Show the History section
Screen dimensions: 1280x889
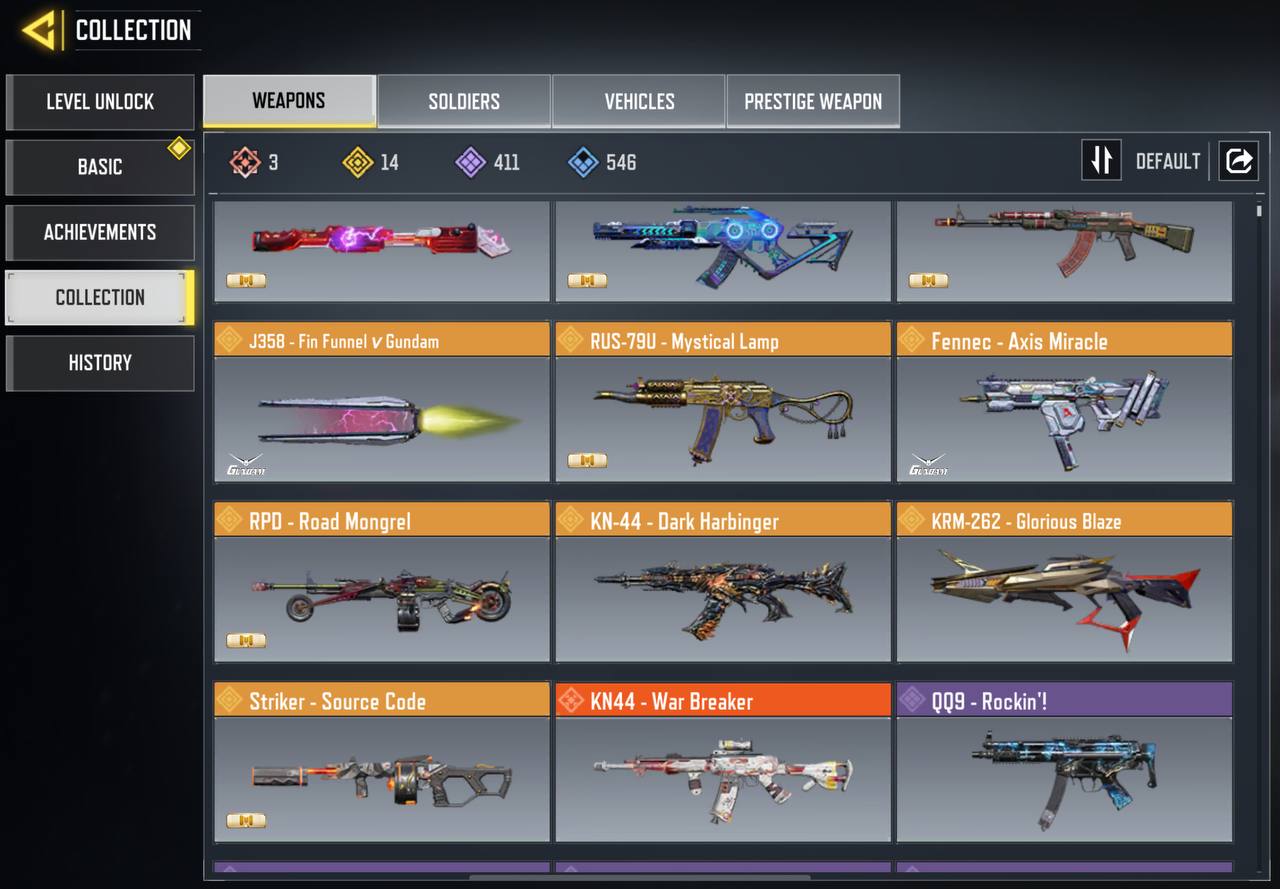[100, 363]
